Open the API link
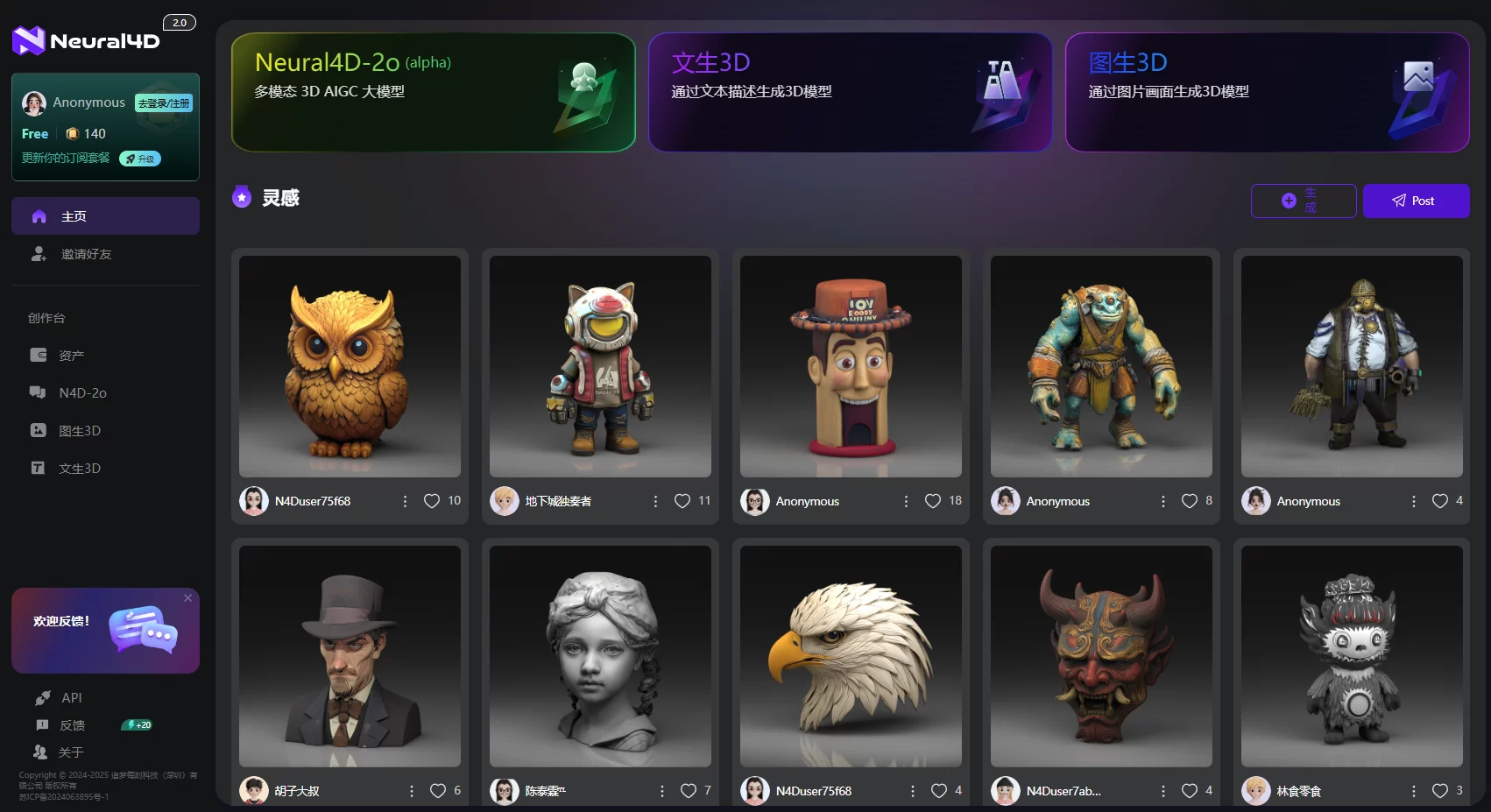Image resolution: width=1491 pixels, height=812 pixels. tap(71, 698)
